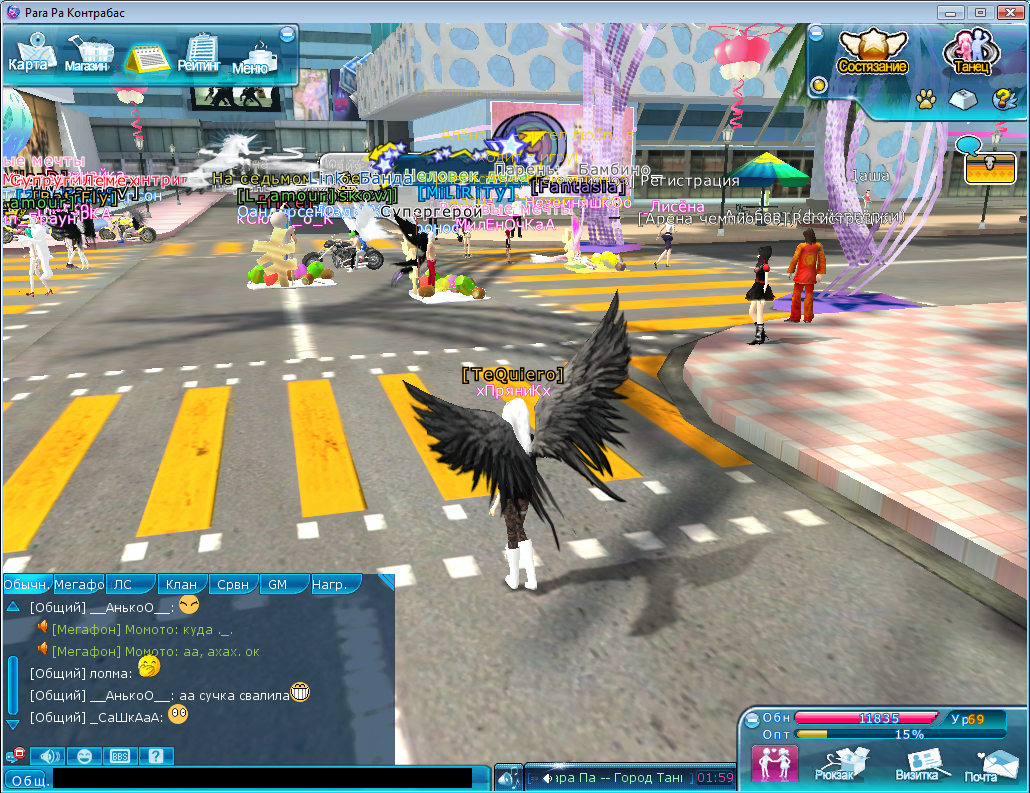Viewport: 1030px width, 793px height.
Task: Focus the chat message input field
Action: point(262,778)
